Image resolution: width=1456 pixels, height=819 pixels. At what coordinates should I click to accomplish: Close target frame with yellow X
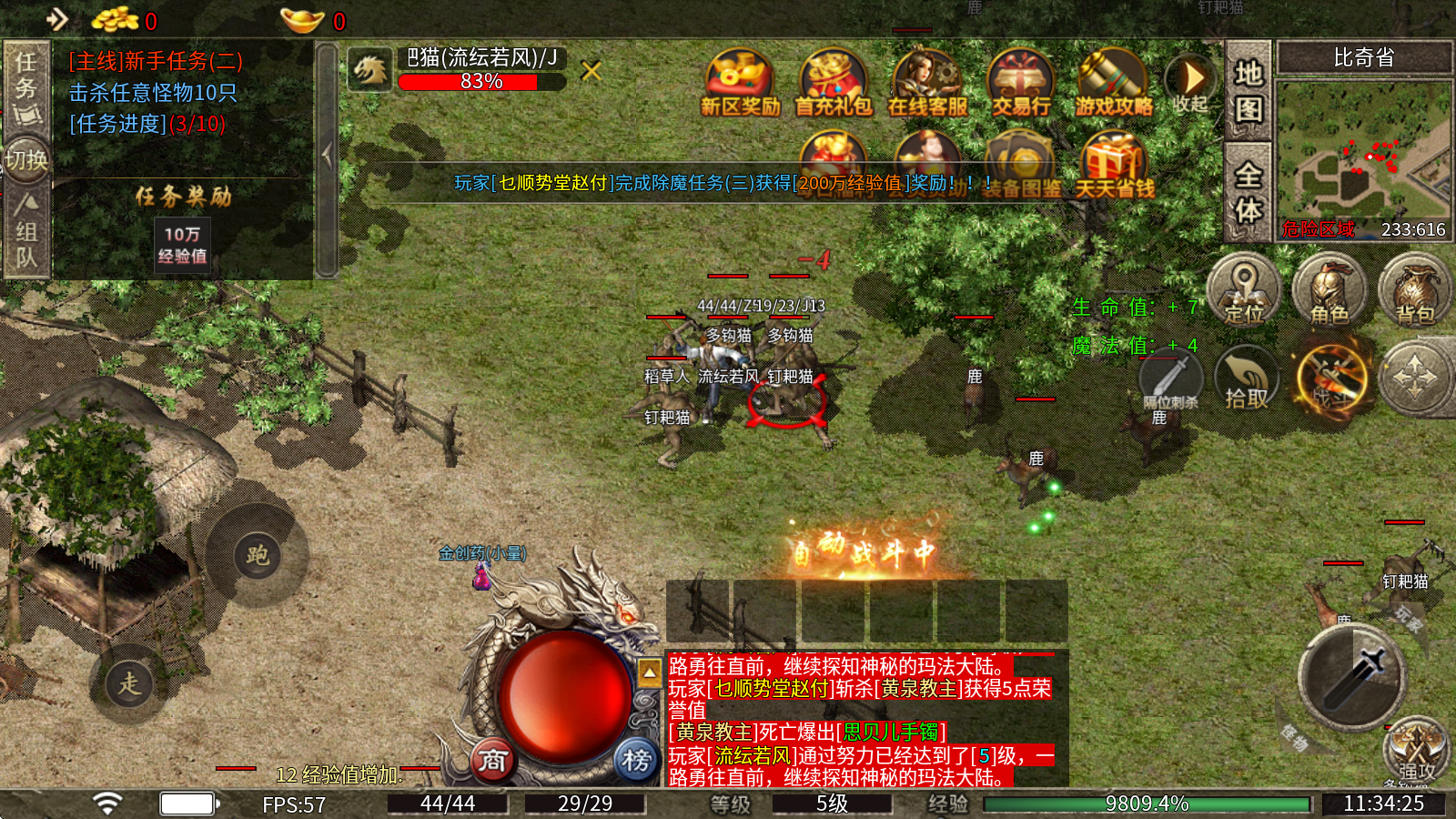point(591,70)
